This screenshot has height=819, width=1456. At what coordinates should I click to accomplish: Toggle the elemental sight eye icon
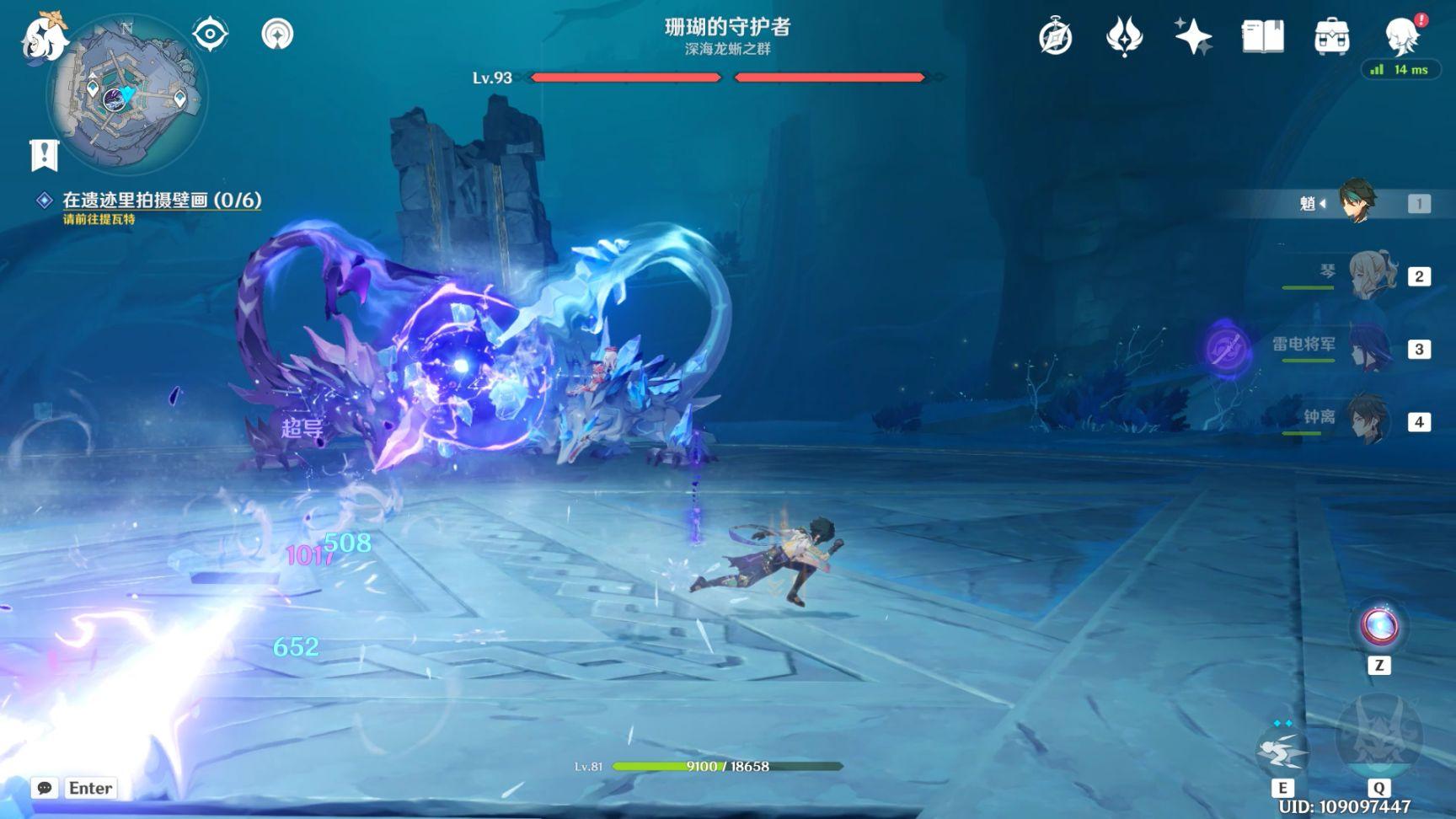pyautogui.click(x=210, y=35)
